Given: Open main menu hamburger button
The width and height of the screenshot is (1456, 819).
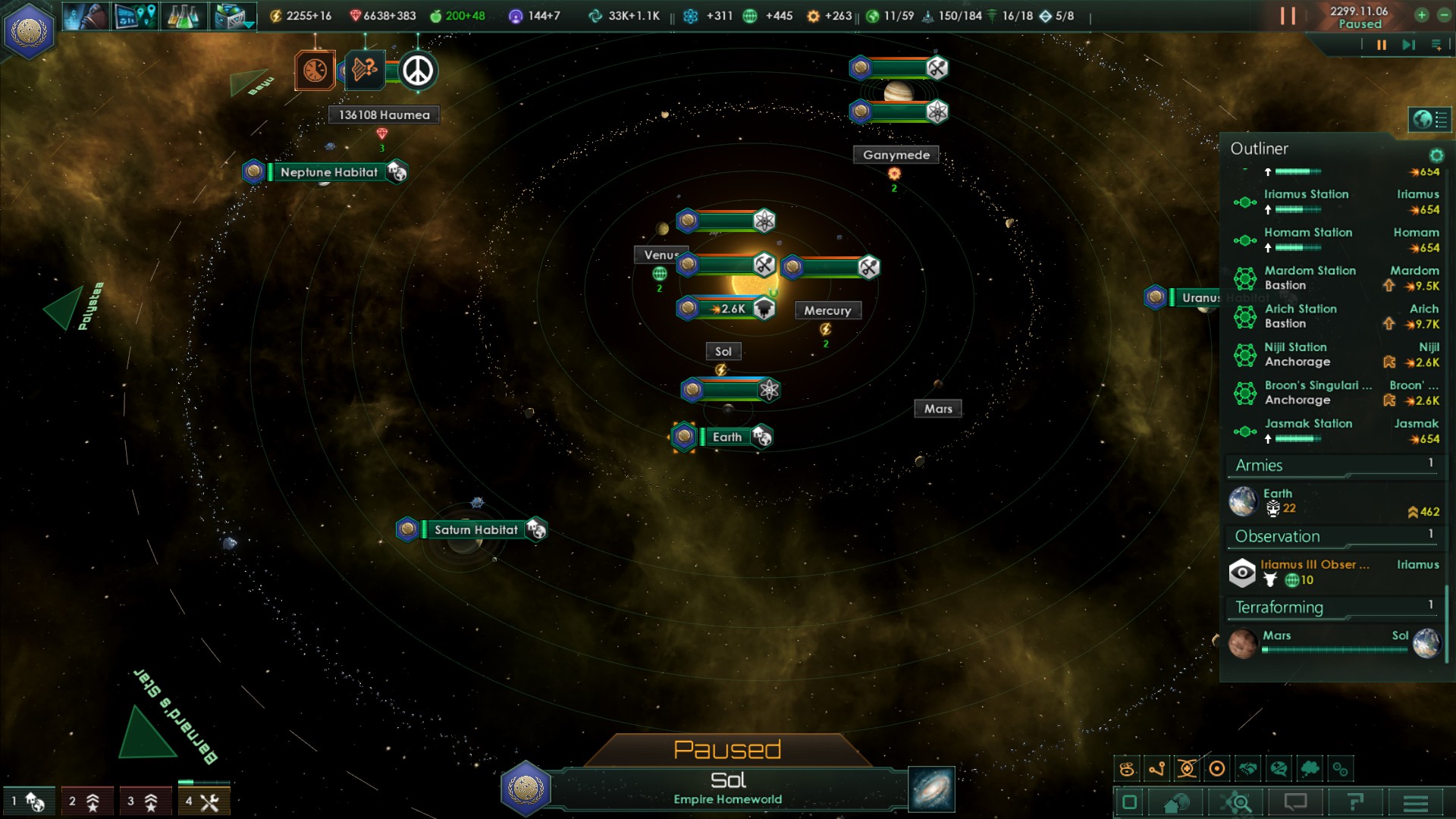Looking at the screenshot, I should pyautogui.click(x=1415, y=802).
